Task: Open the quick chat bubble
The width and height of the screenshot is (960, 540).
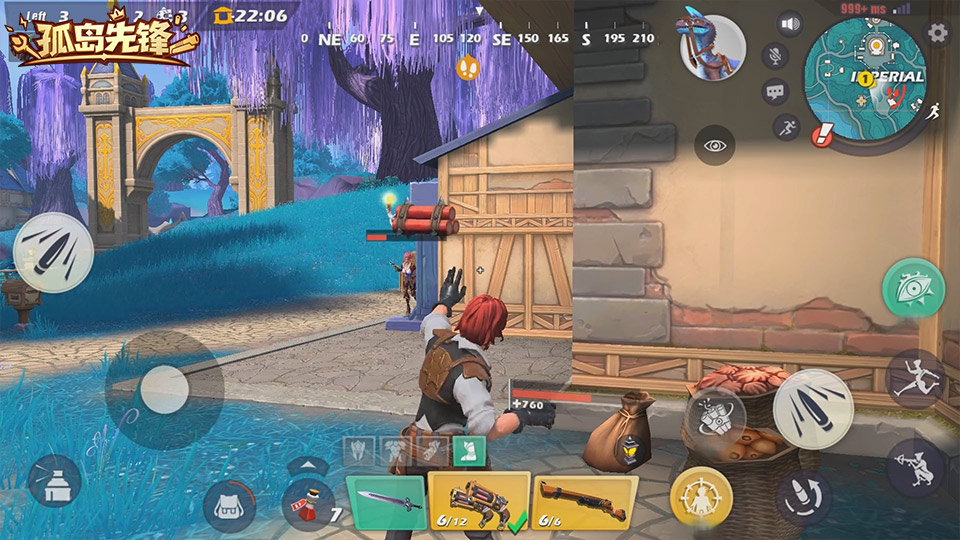Action: (775, 92)
